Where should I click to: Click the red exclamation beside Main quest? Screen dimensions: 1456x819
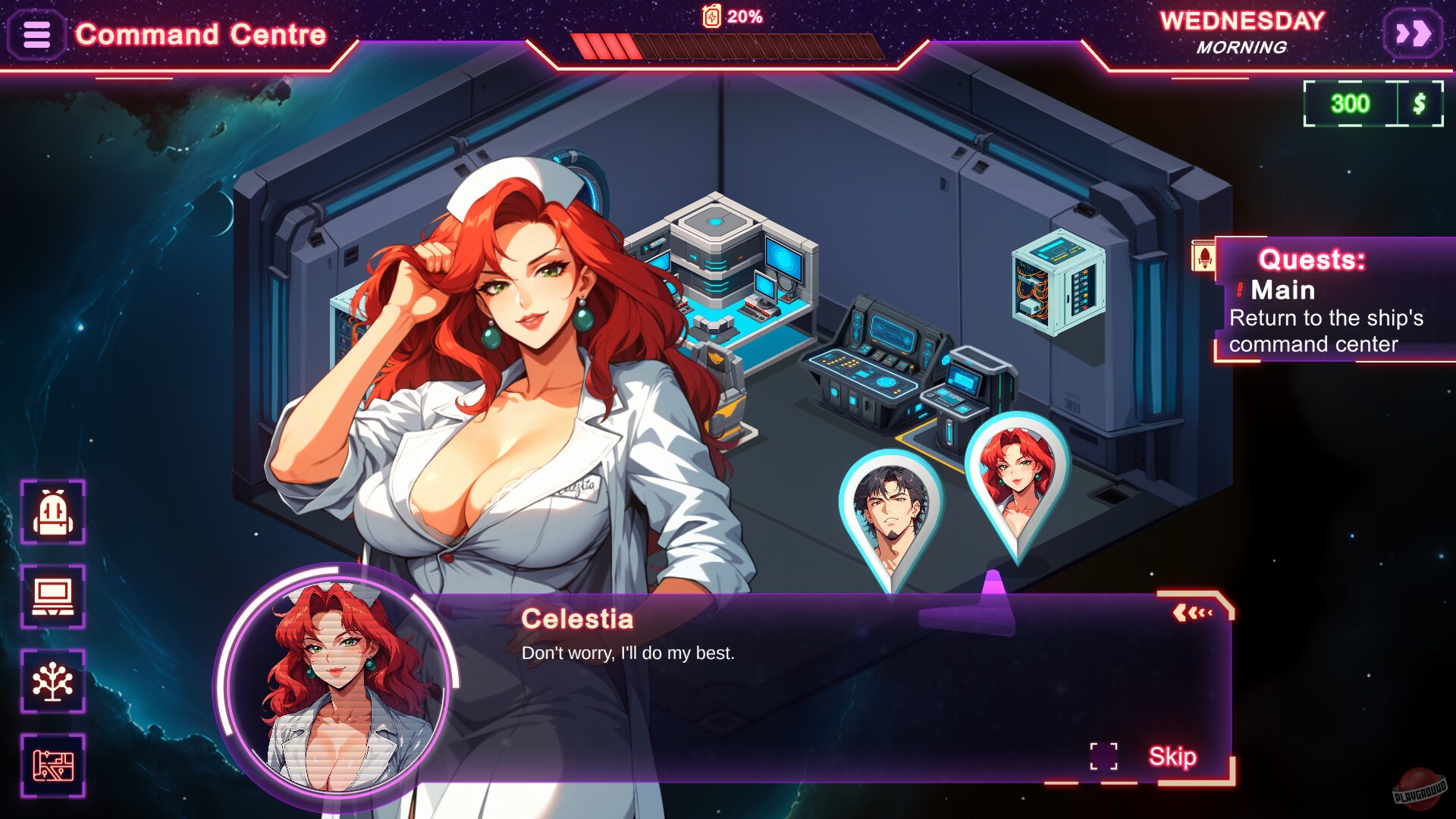1241,290
